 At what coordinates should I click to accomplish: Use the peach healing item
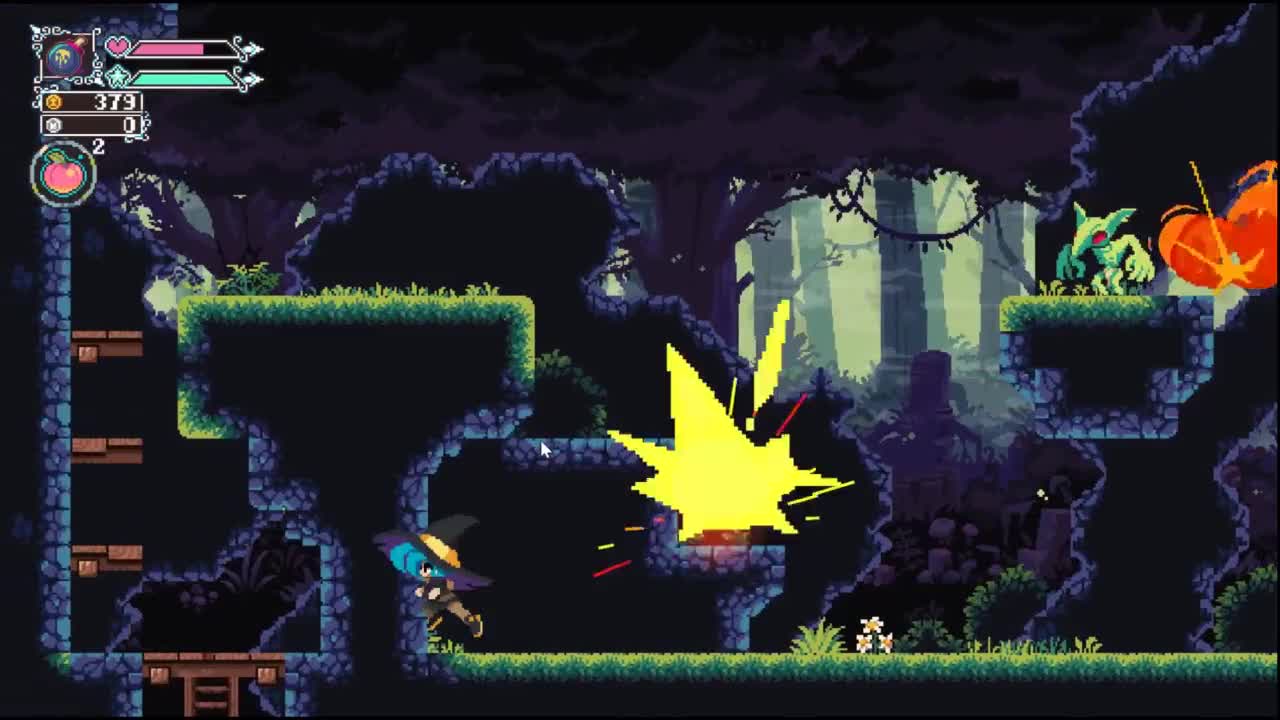(x=64, y=174)
